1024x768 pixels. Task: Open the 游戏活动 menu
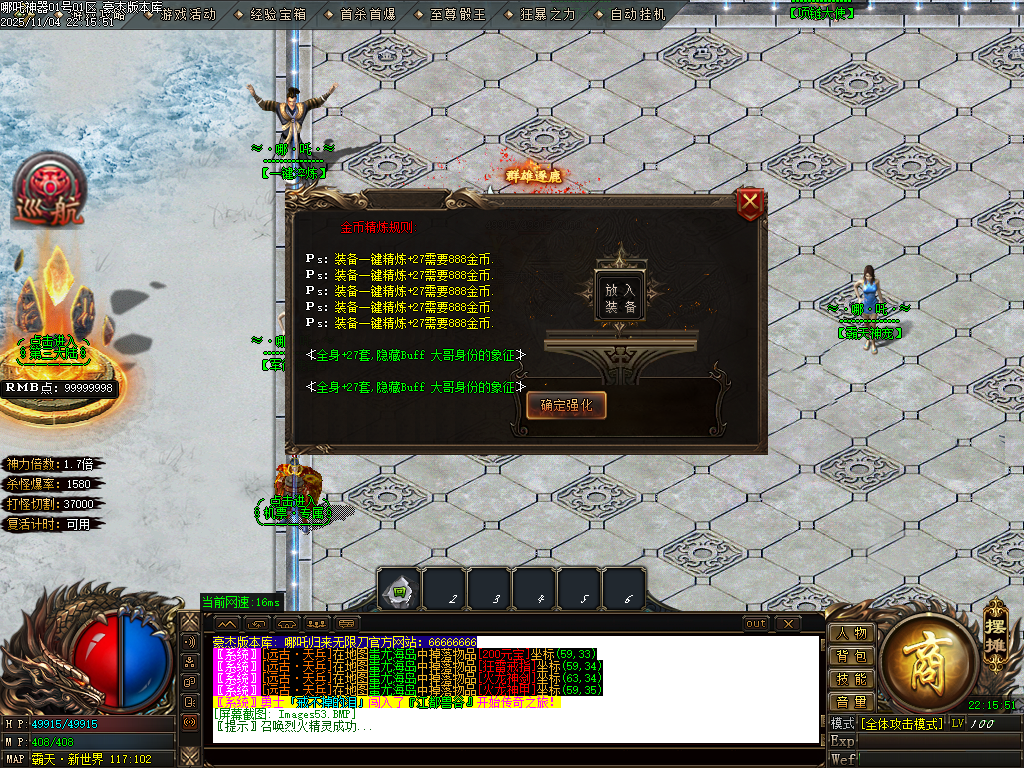coord(188,15)
